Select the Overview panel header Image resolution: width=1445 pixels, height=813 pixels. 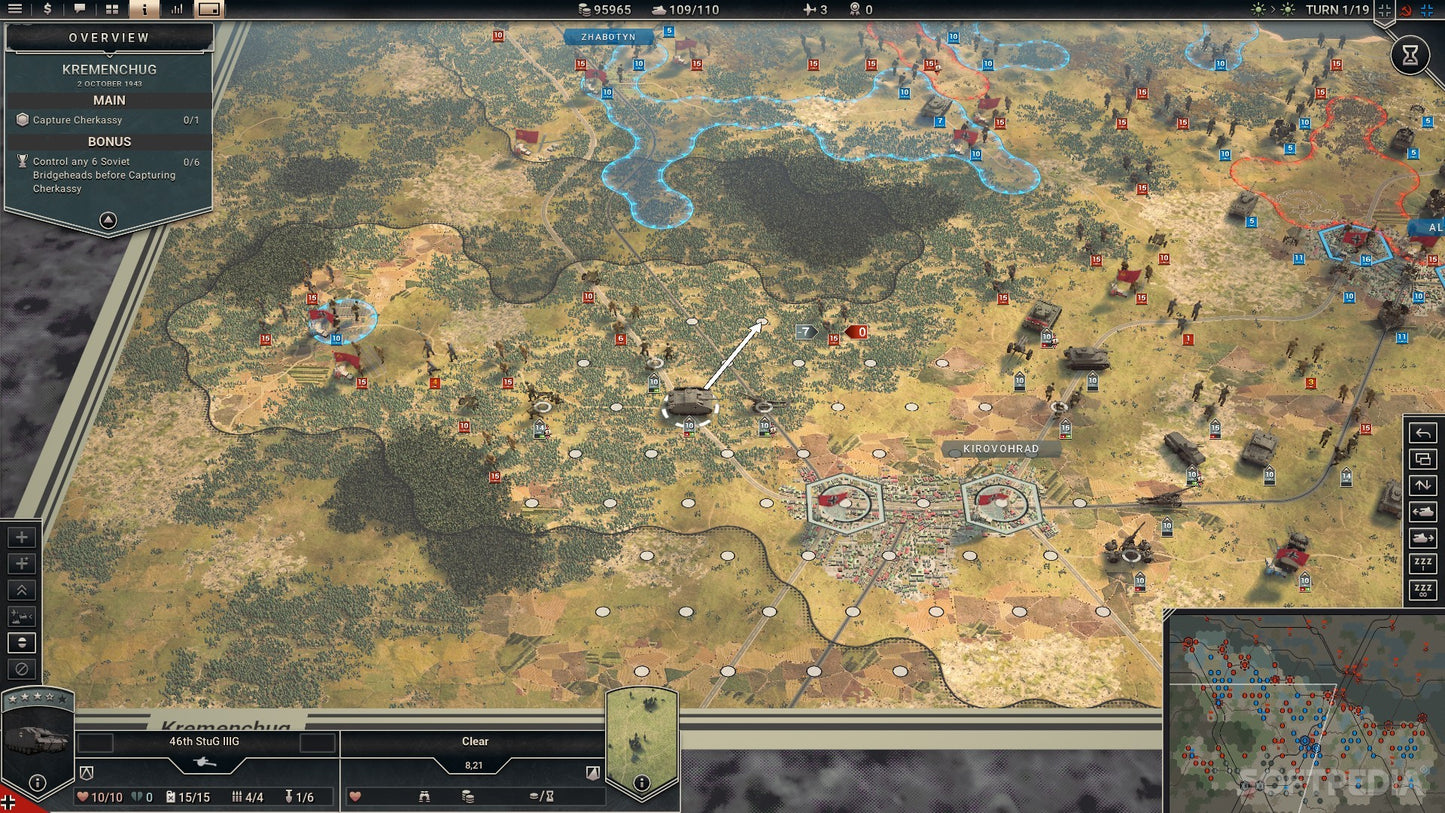click(x=108, y=37)
